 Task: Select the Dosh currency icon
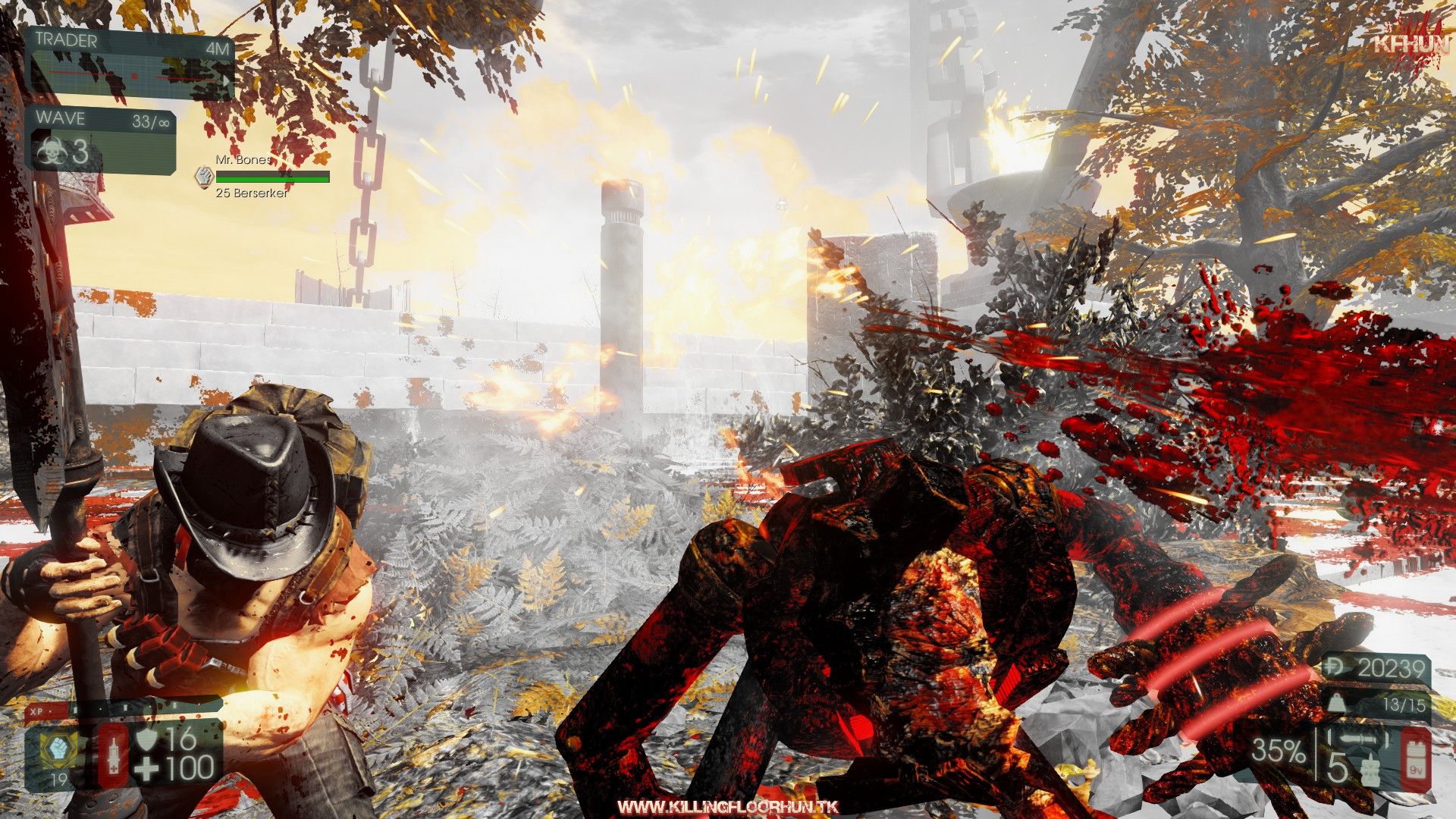pyautogui.click(x=1334, y=668)
